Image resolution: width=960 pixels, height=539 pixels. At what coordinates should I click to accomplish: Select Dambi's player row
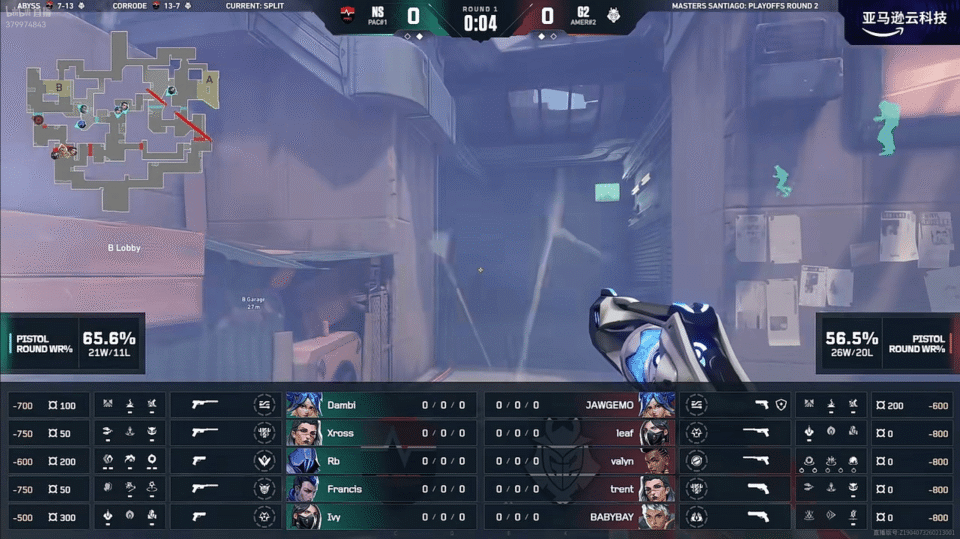380,405
